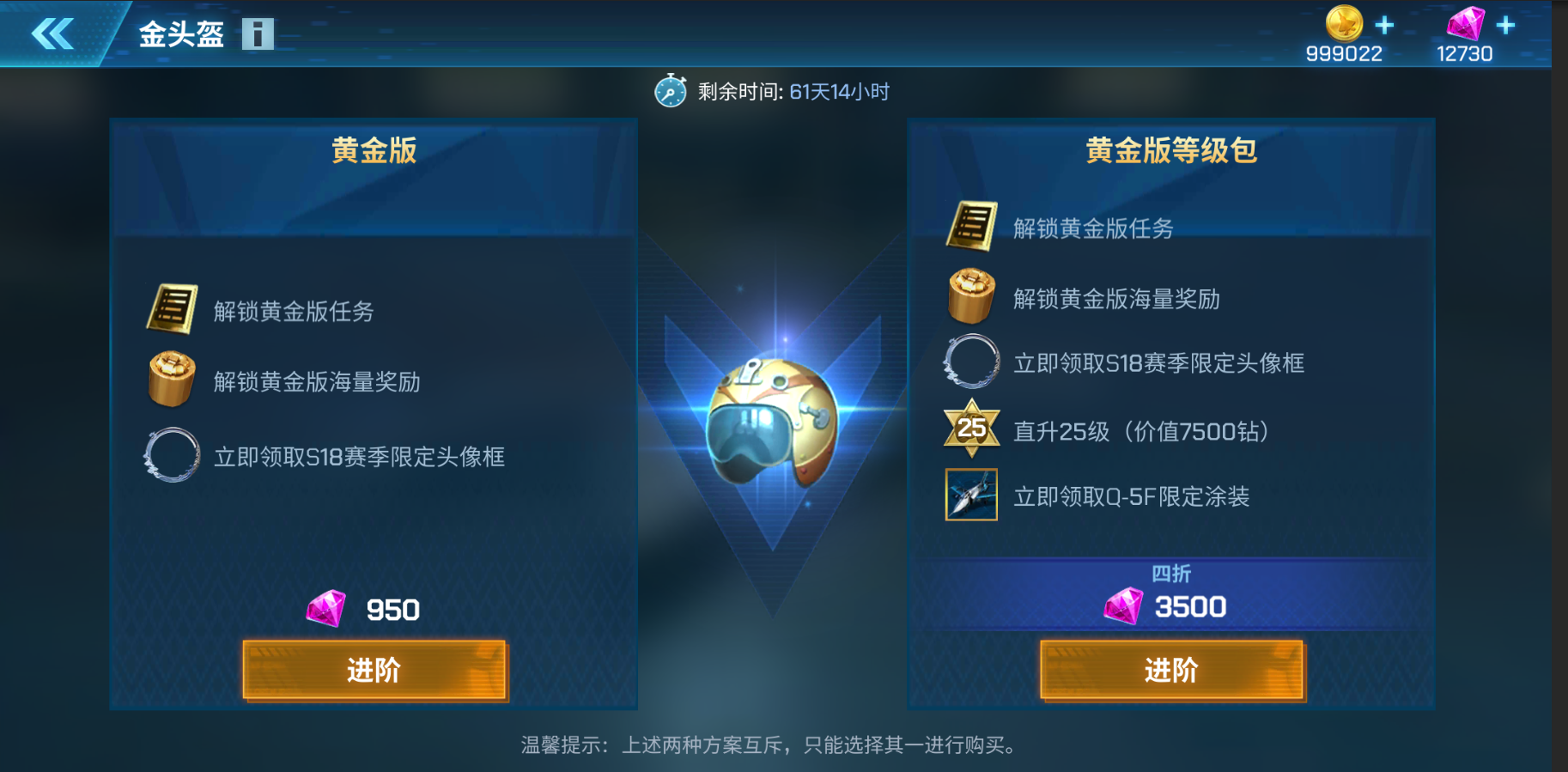Image resolution: width=1568 pixels, height=772 pixels.
Task: Click the stopwatch icon next to 剩余时间
Action: (672, 89)
